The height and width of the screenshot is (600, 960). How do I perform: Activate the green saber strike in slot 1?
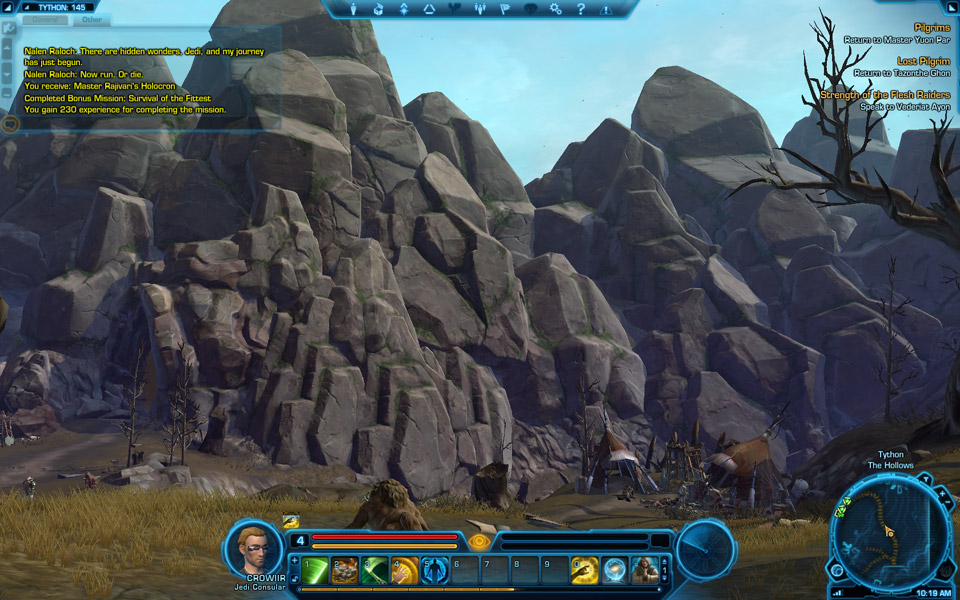click(x=315, y=570)
